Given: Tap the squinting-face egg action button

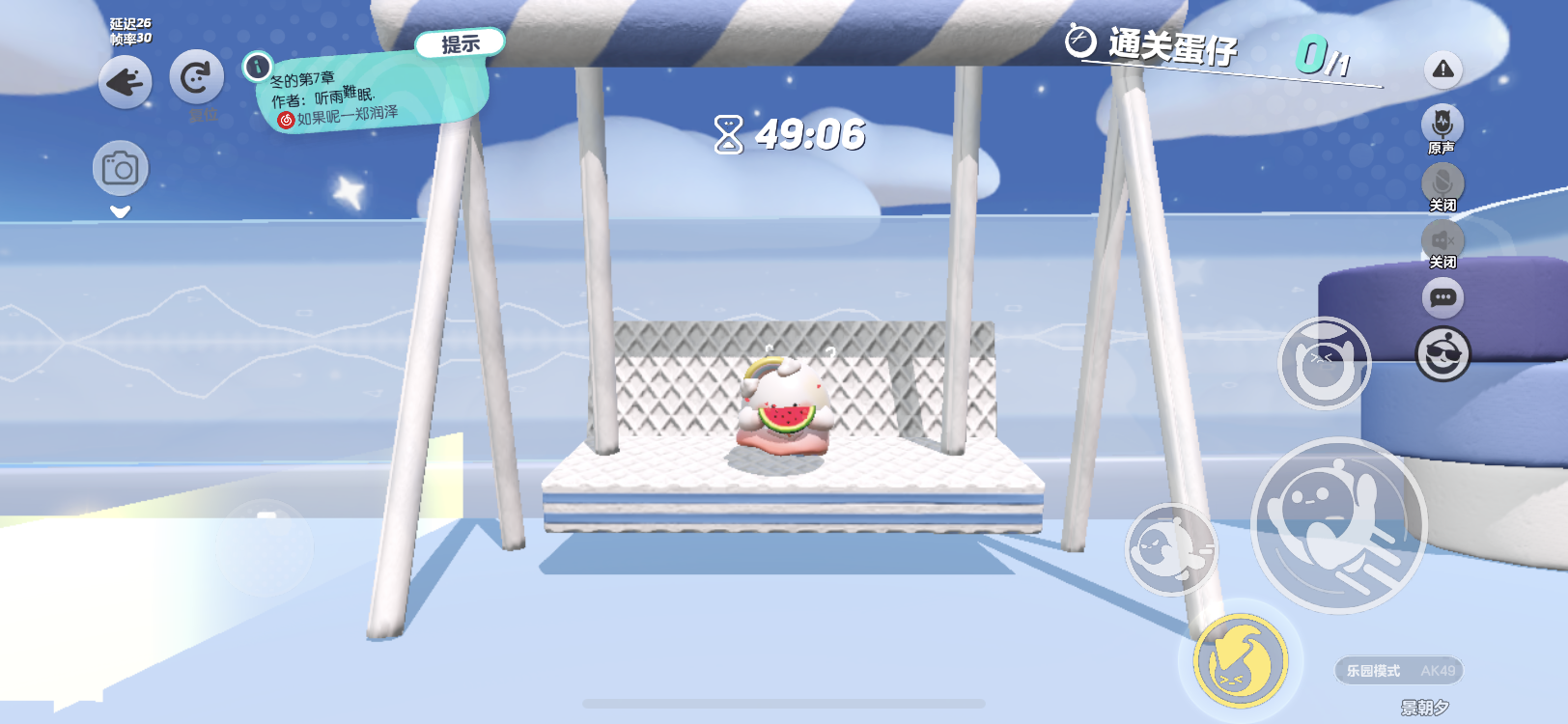Looking at the screenshot, I should coord(1324,364).
